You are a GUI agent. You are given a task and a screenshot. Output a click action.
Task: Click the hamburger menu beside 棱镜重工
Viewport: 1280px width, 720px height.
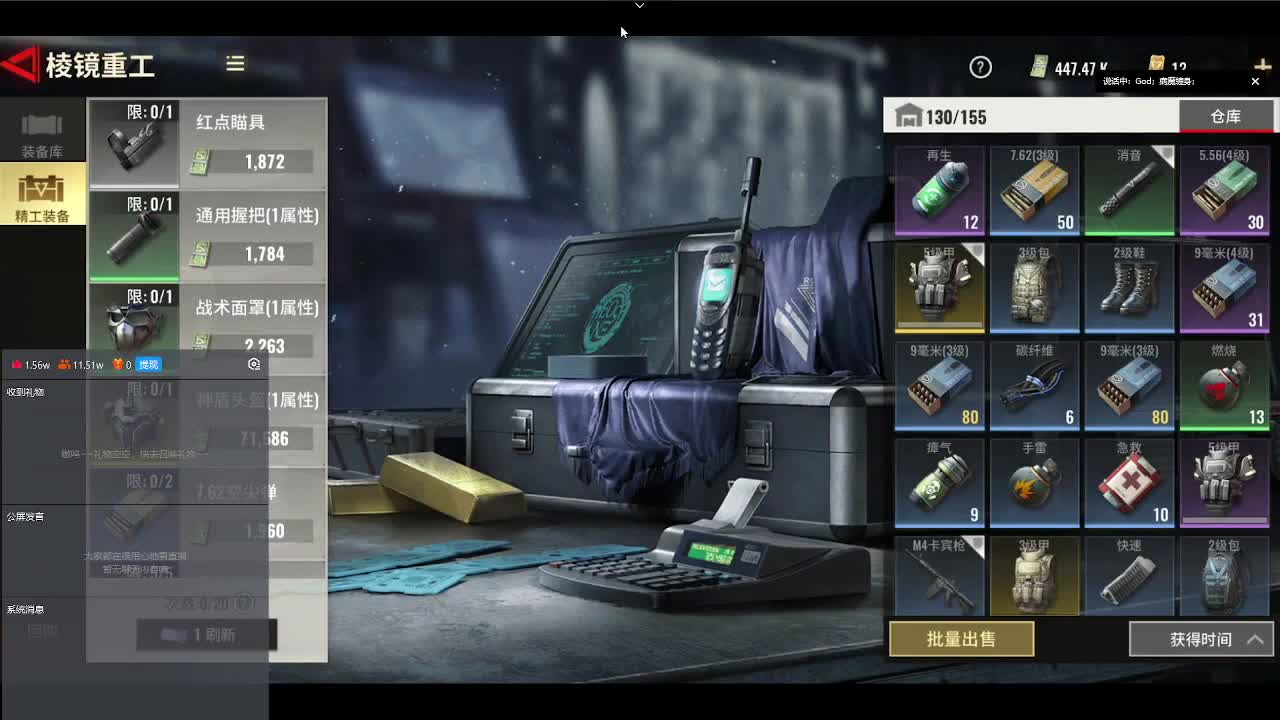point(235,63)
